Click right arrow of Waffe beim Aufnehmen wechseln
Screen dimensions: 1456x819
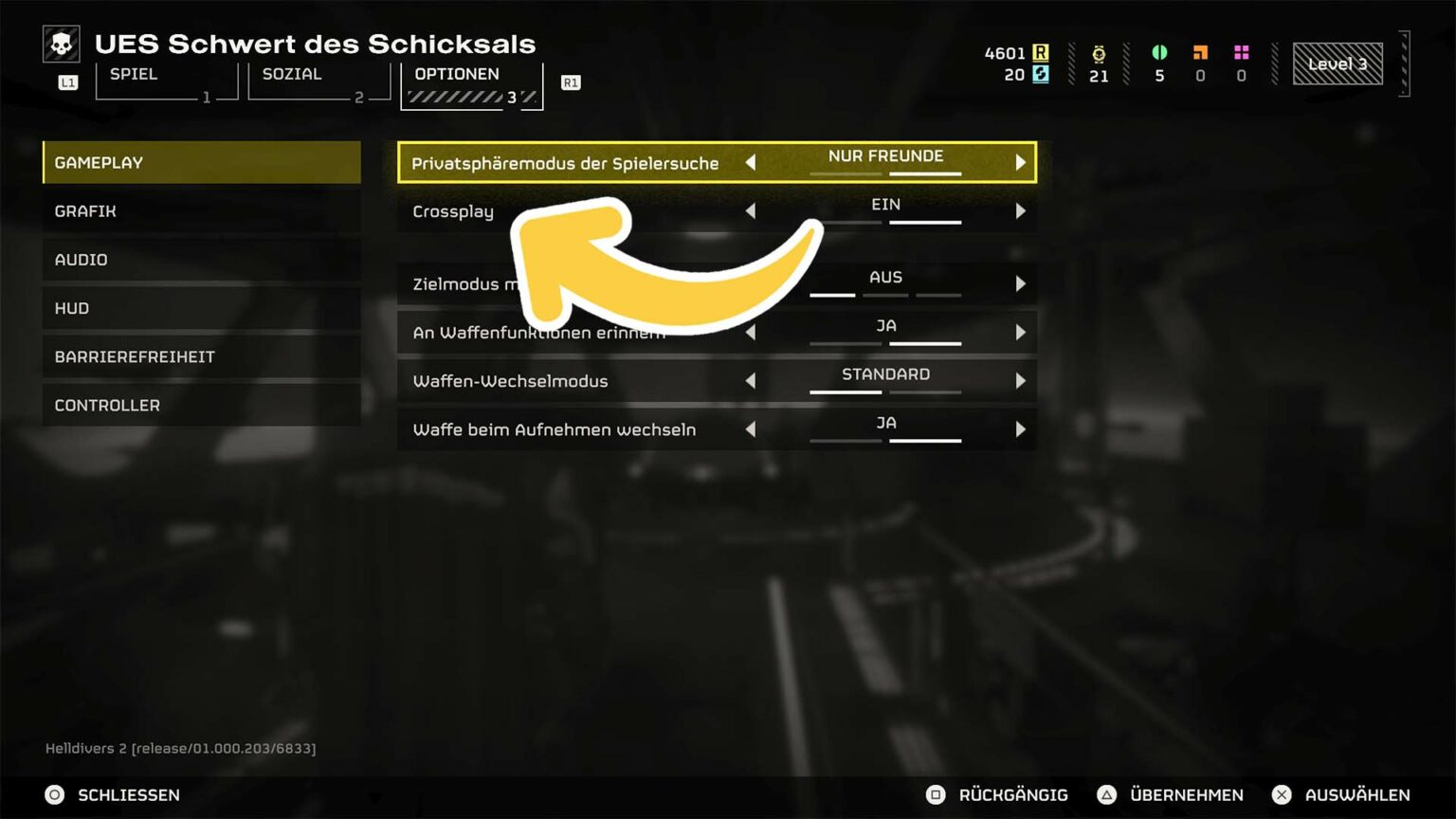coord(1020,429)
